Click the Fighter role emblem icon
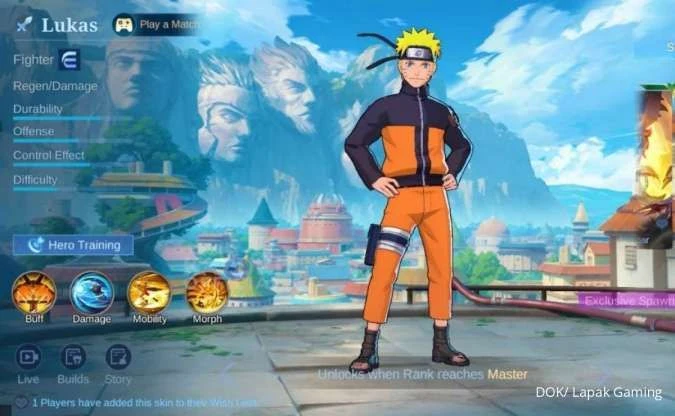This screenshot has height=416, width=675. (x=70, y=59)
